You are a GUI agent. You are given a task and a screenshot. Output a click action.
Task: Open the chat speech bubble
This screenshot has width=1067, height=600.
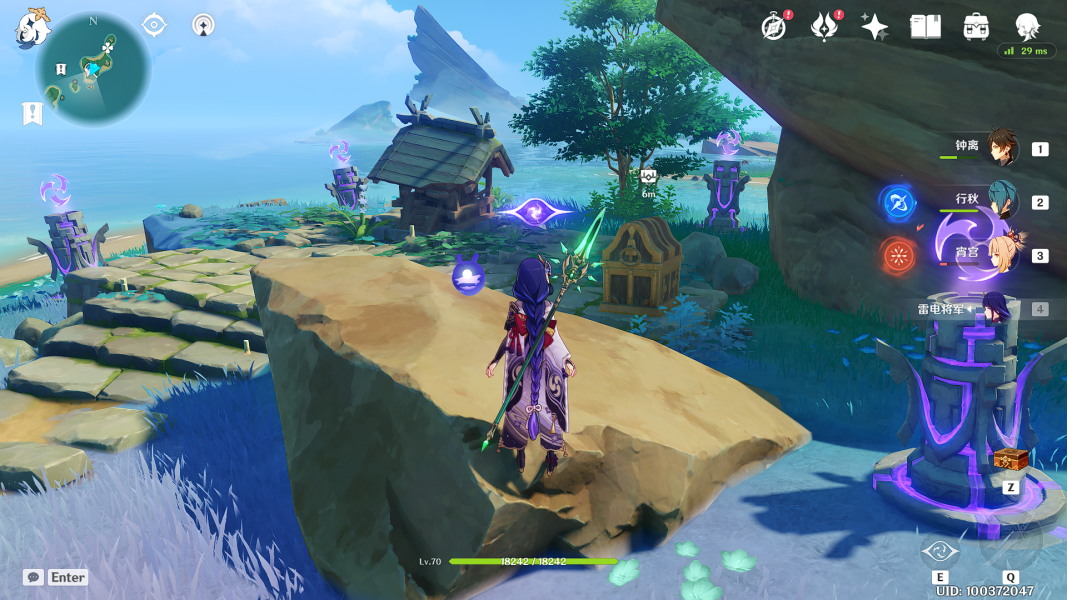34,577
